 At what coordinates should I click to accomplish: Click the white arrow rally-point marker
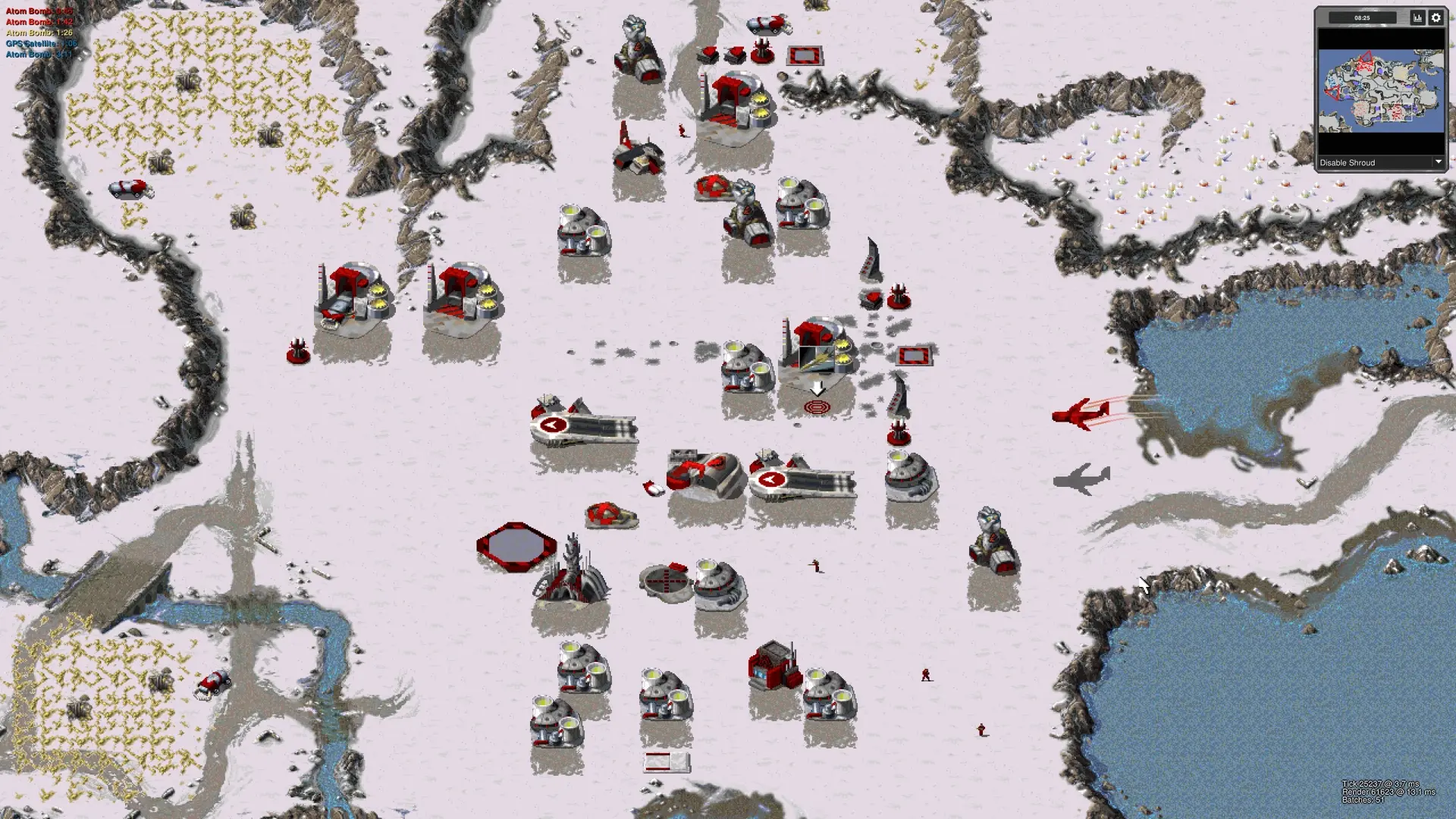point(817,390)
